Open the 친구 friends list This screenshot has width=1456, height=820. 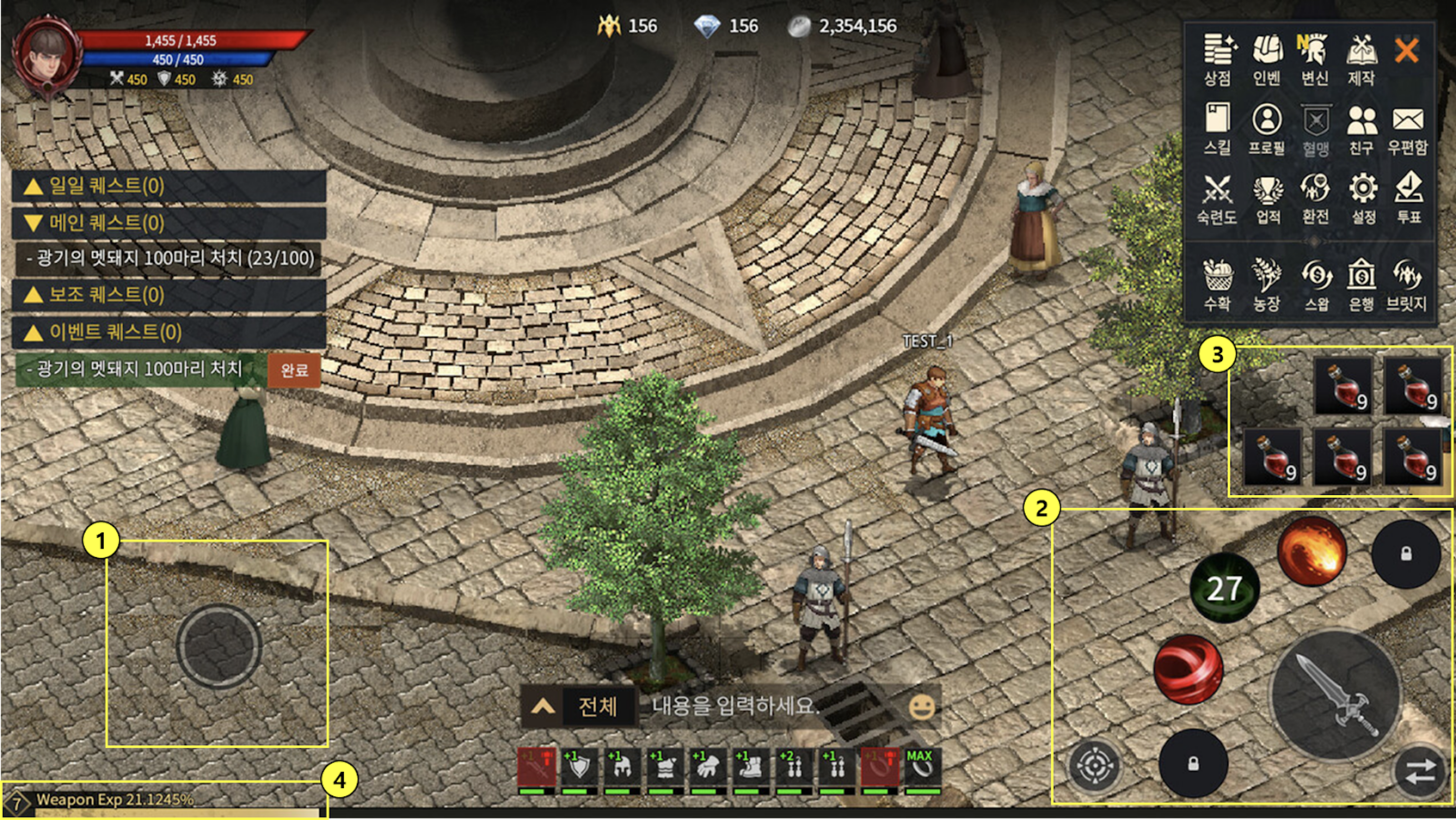[x=1361, y=129]
